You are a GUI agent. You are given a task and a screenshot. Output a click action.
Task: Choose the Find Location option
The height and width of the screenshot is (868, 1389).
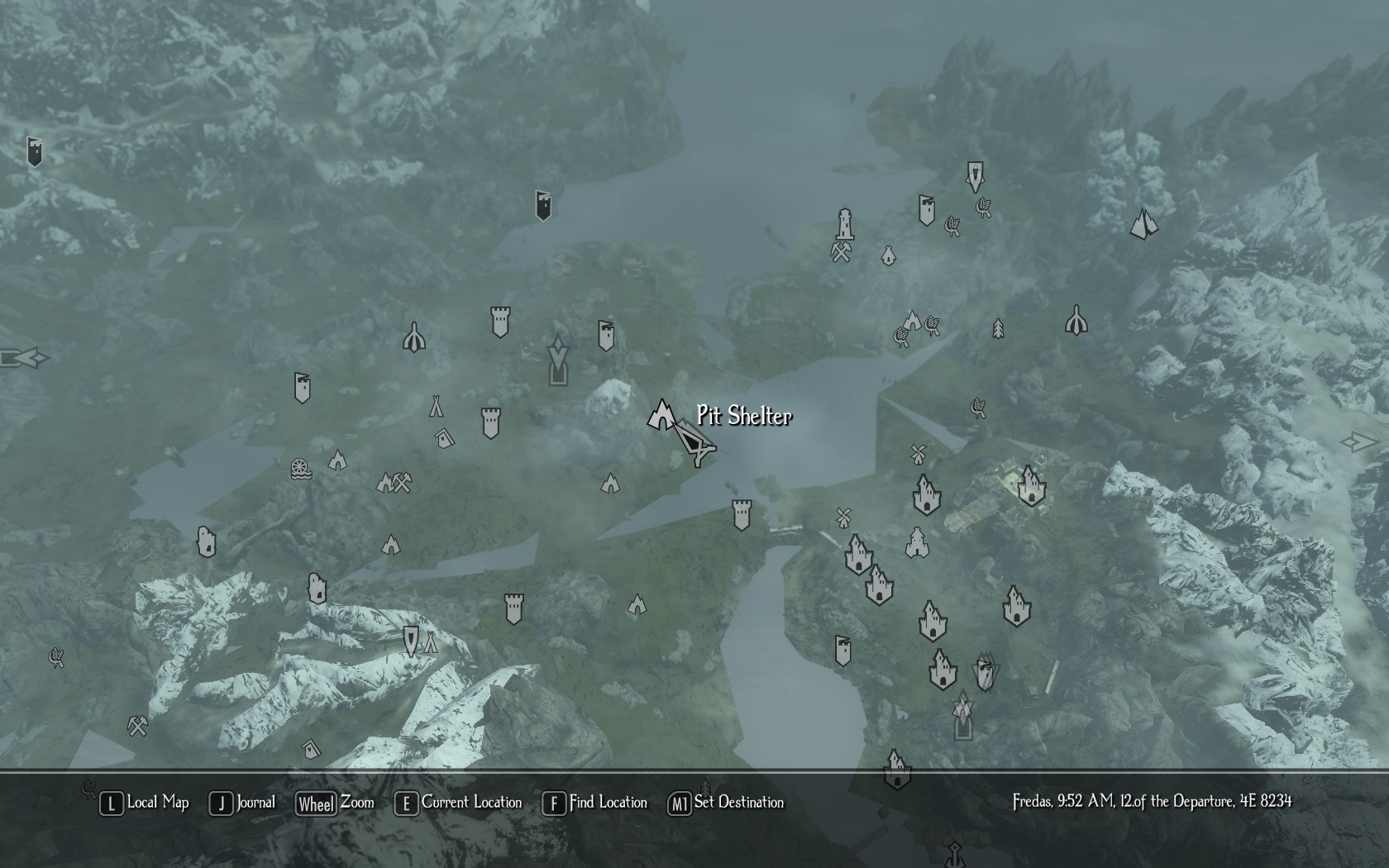tap(594, 803)
